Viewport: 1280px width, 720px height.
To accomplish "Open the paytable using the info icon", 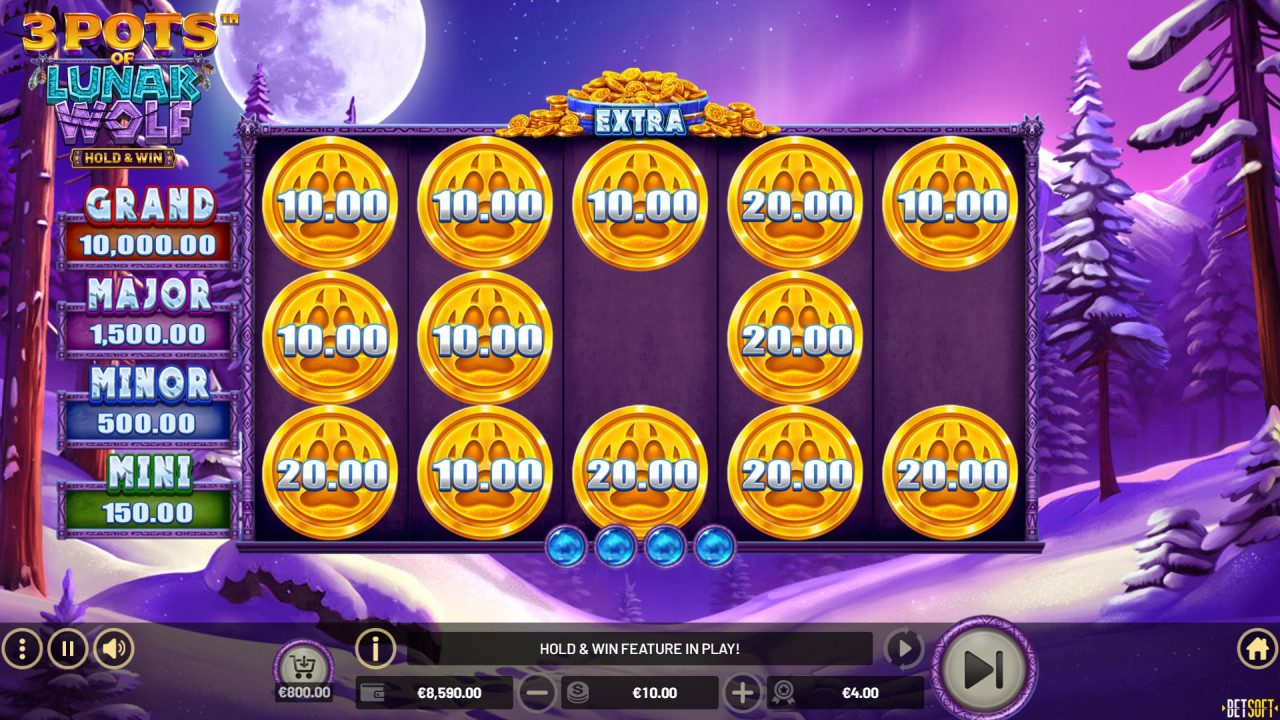I will [374, 647].
